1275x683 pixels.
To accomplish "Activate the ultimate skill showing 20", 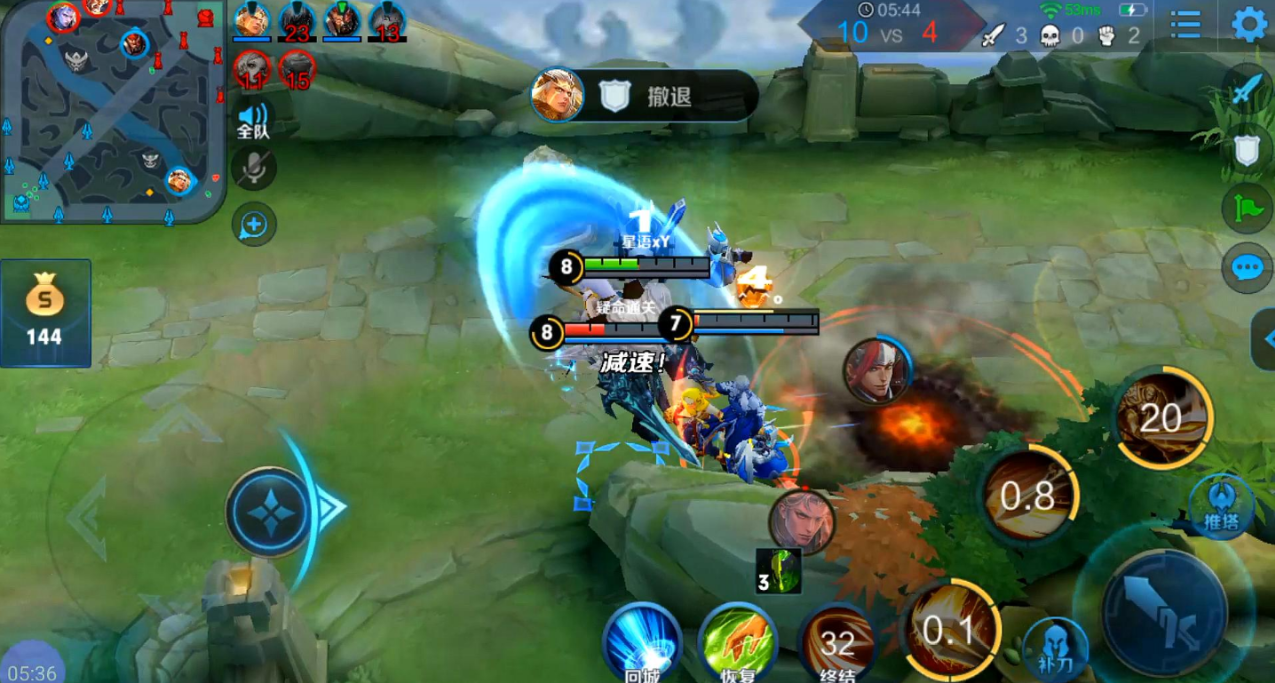I will coord(1160,417).
